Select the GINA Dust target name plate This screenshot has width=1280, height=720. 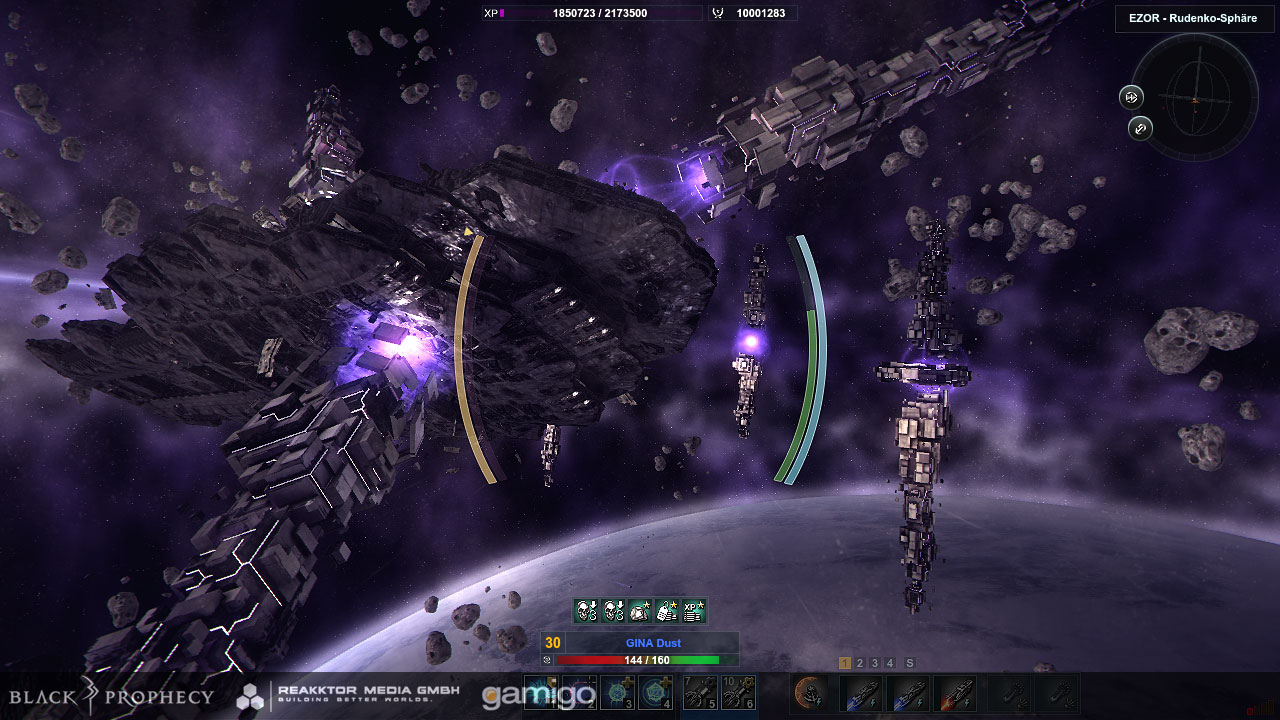653,643
